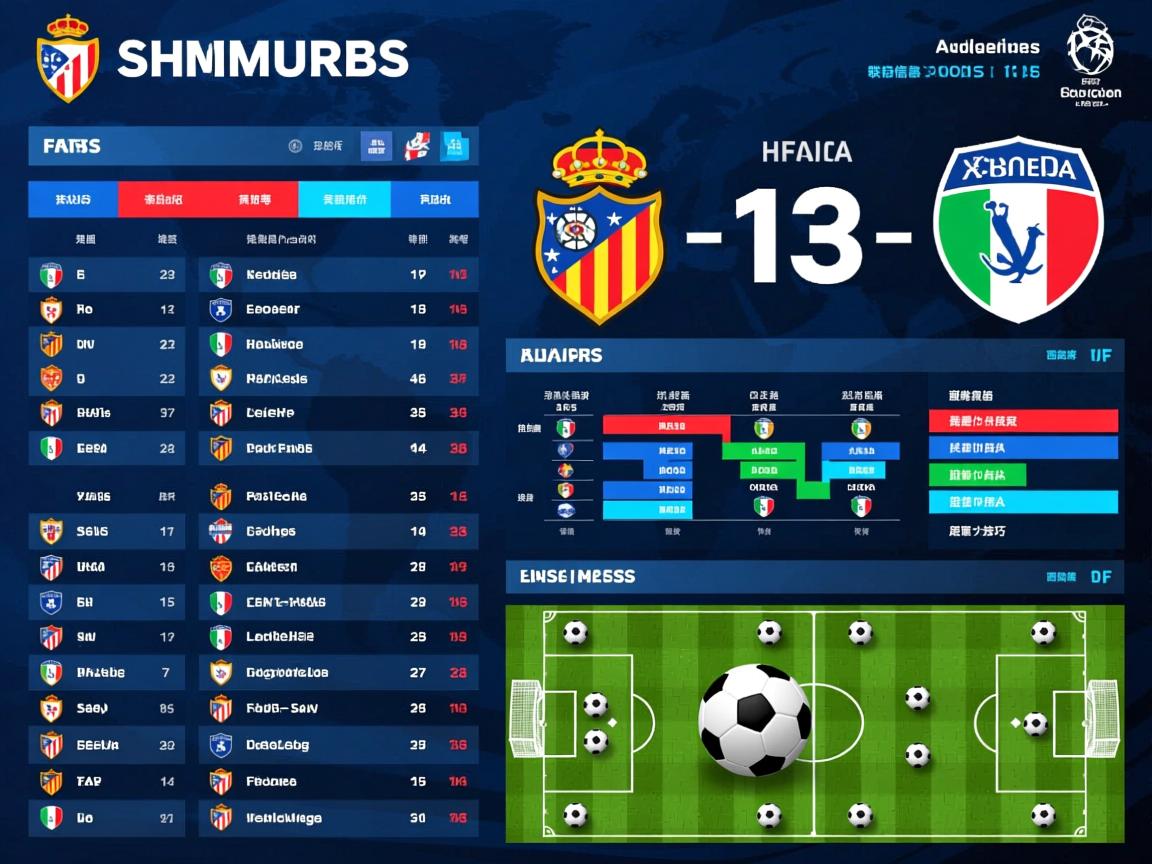This screenshot has height=864, width=1152.
Task: Toggle the DF control in EINSEIMESSS header
Action: click(x=1100, y=577)
